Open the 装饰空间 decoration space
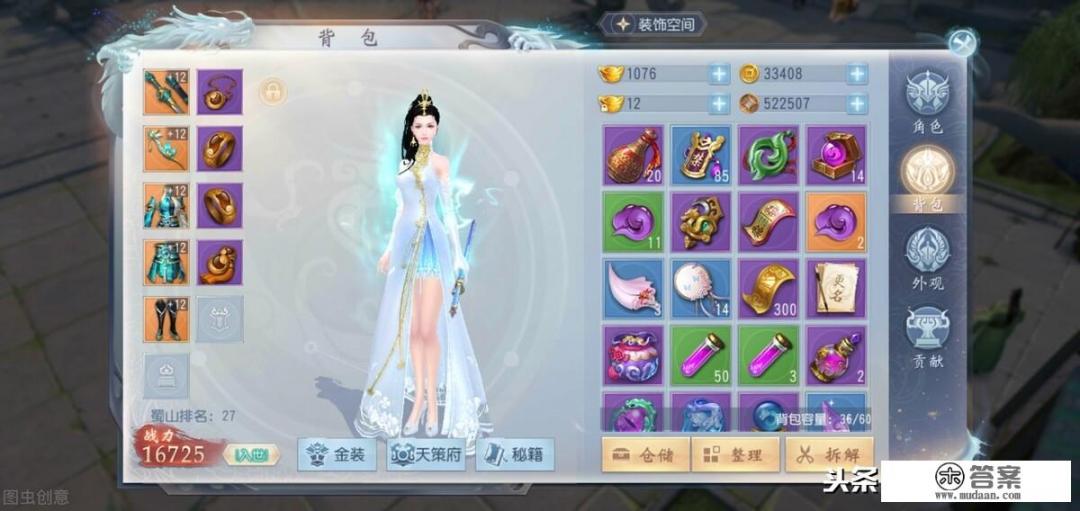This screenshot has height=511, width=1080. coord(655,24)
